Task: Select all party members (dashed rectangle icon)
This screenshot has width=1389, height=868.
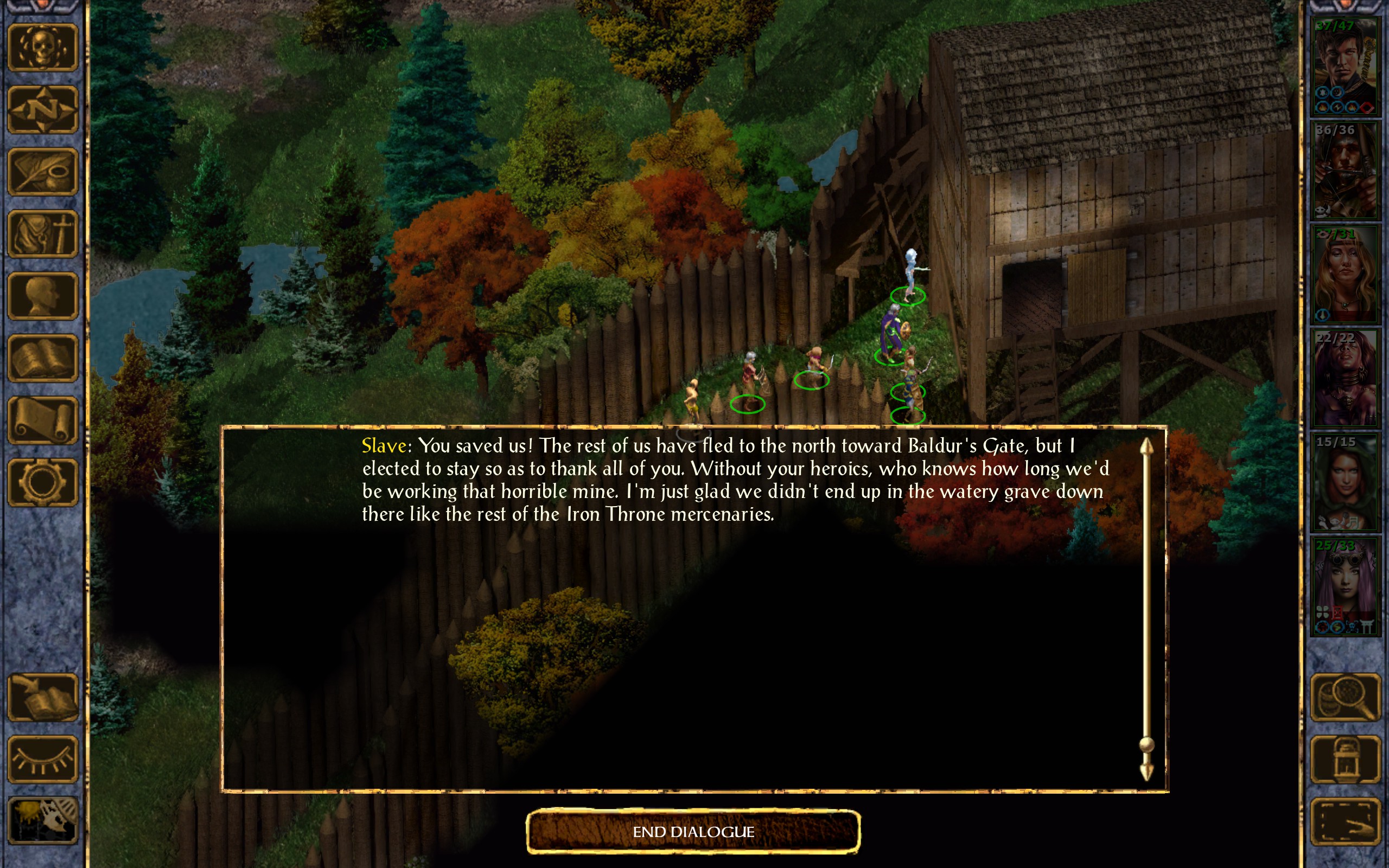Action: (x=1345, y=821)
